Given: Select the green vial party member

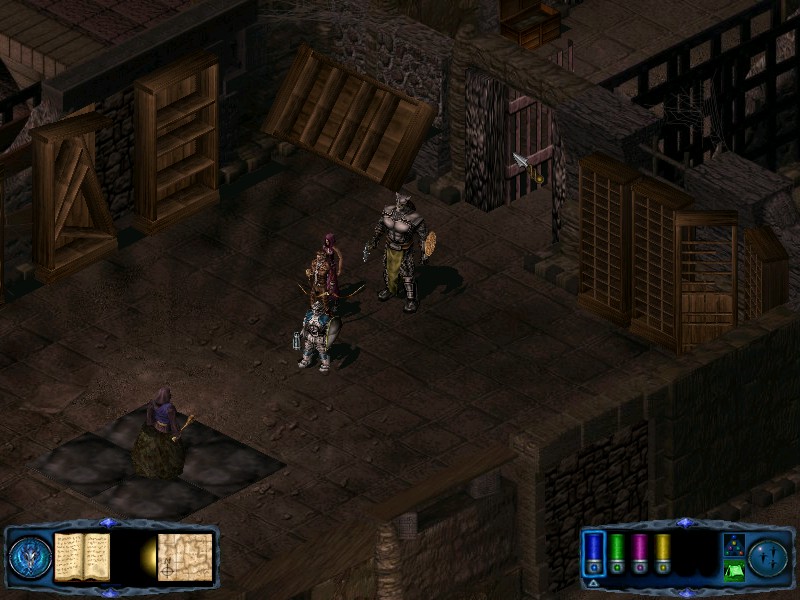Looking at the screenshot, I should [x=617, y=553].
